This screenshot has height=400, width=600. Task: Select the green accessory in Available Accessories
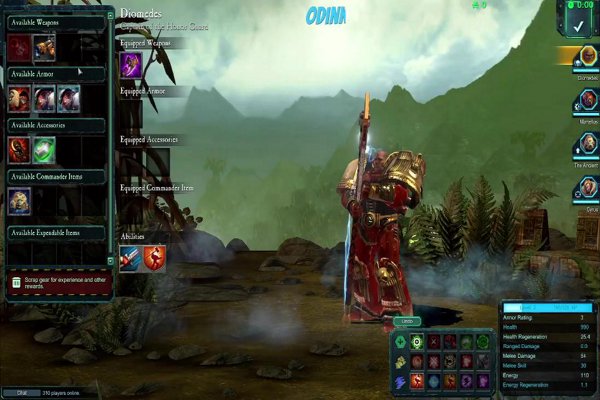(44, 149)
